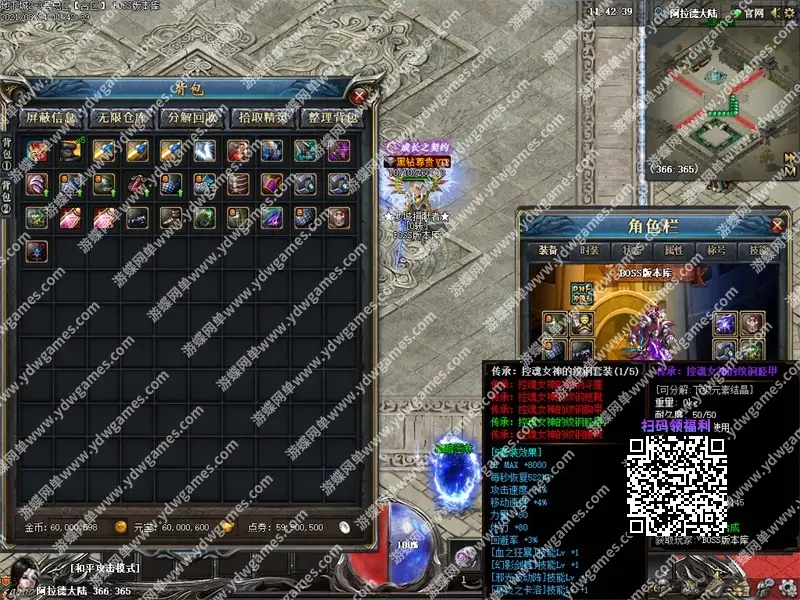The height and width of the screenshot is (600, 800).
Task: Click the 拾取精灵 button
Action: tap(263, 117)
